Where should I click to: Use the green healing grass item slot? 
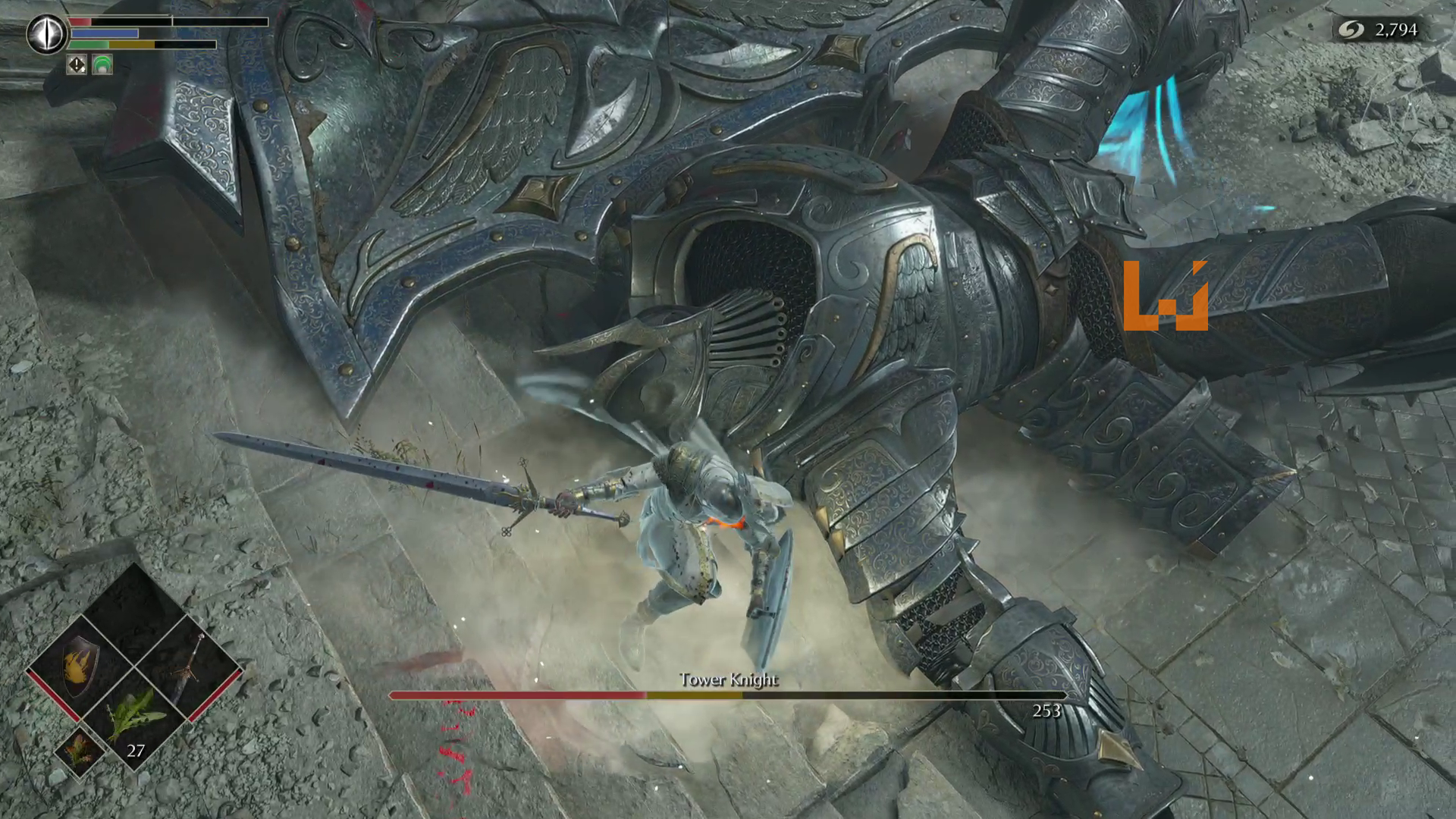(135, 719)
